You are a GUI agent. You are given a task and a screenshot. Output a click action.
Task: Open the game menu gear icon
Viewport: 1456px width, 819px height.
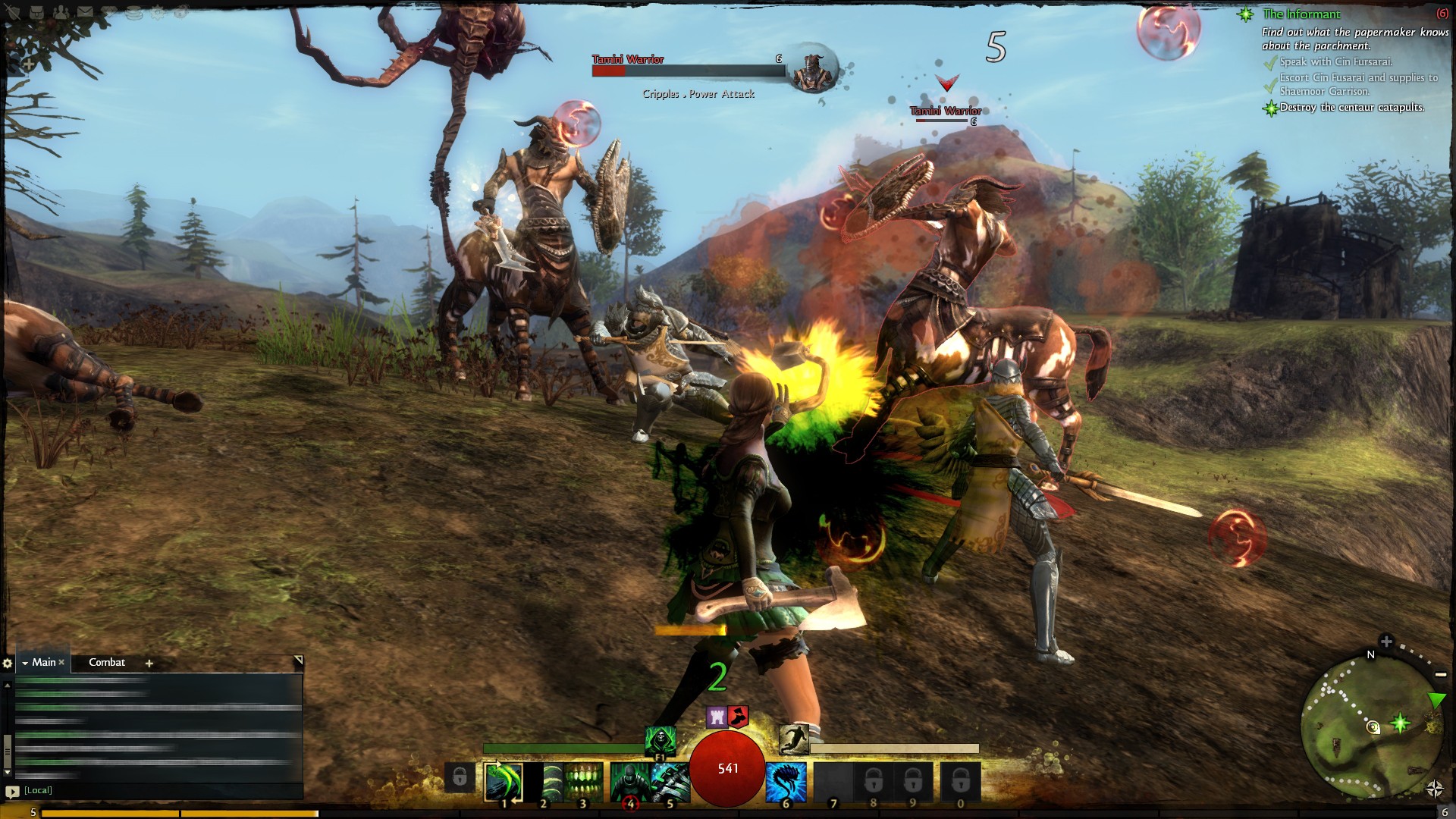tap(158, 12)
